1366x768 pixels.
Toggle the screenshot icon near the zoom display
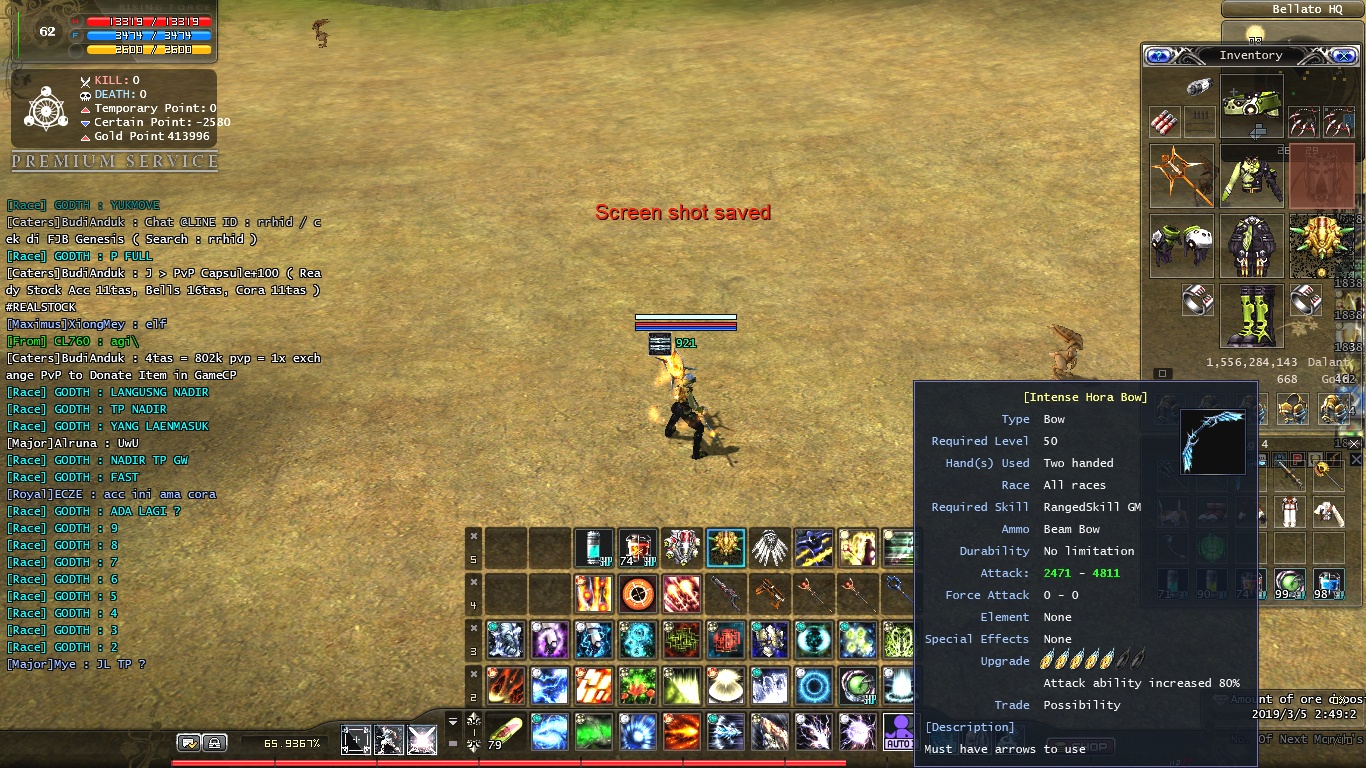(x=188, y=743)
